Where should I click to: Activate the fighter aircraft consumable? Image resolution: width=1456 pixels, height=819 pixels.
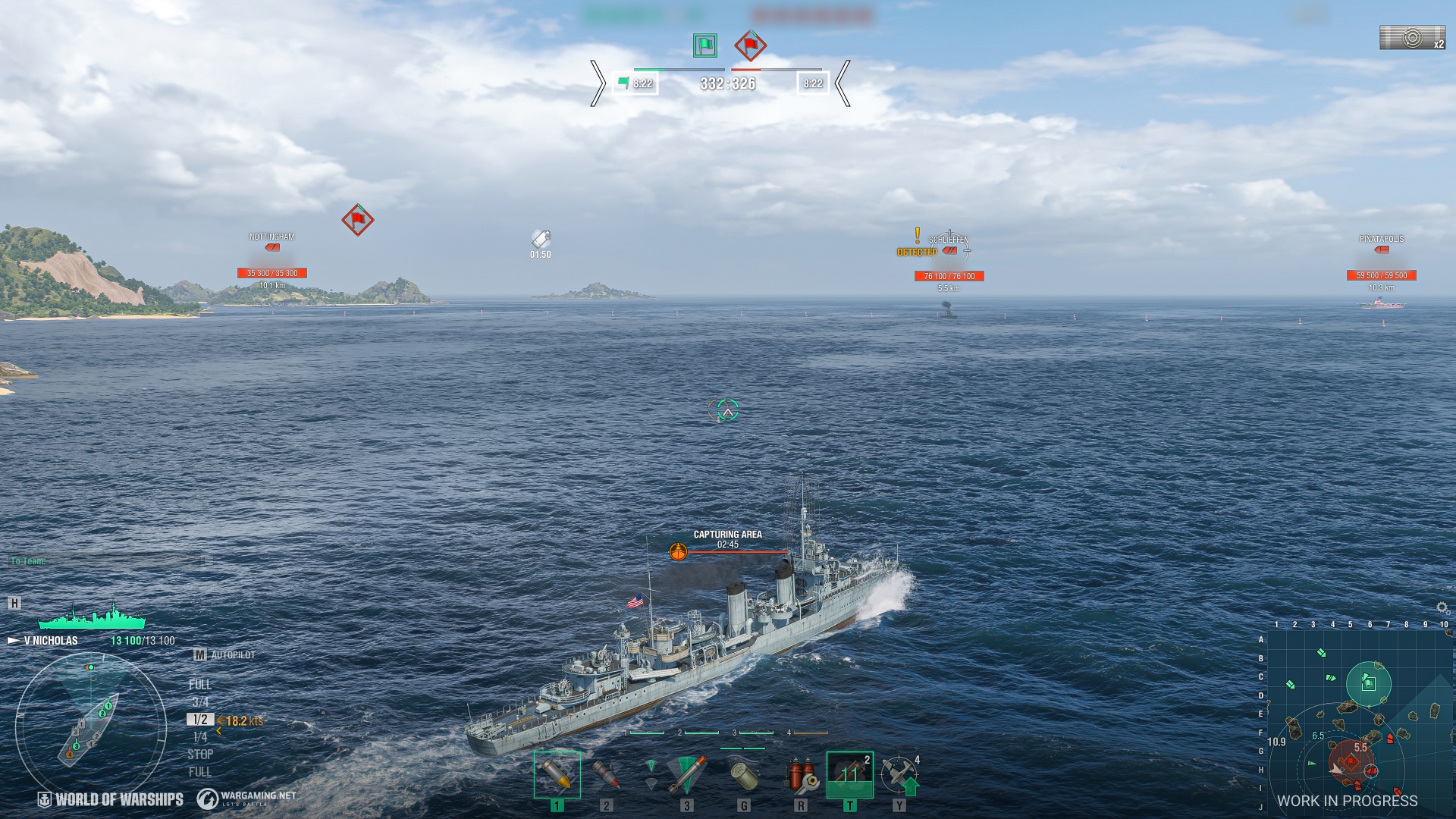click(899, 774)
